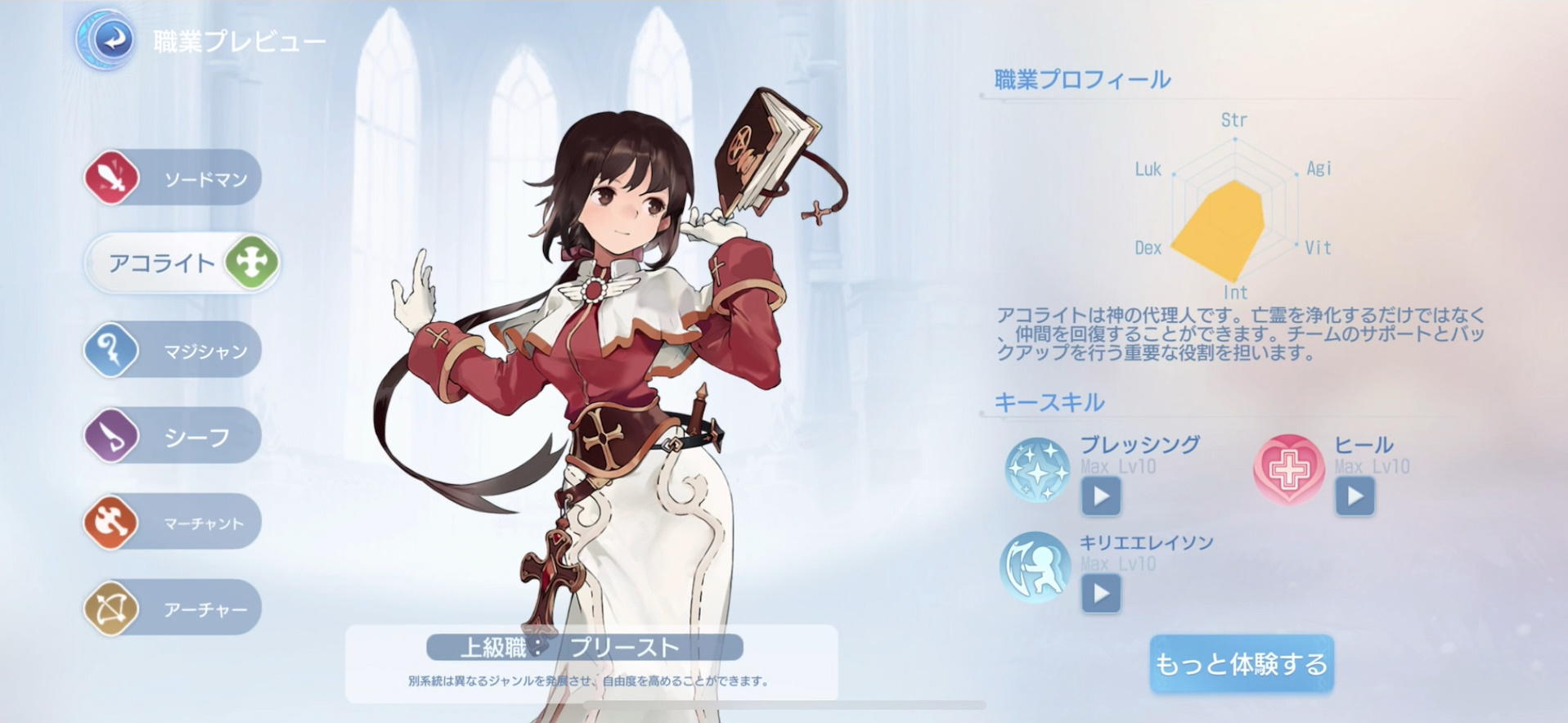Select the Magician staff icon
The height and width of the screenshot is (723, 1568).
coord(110,350)
